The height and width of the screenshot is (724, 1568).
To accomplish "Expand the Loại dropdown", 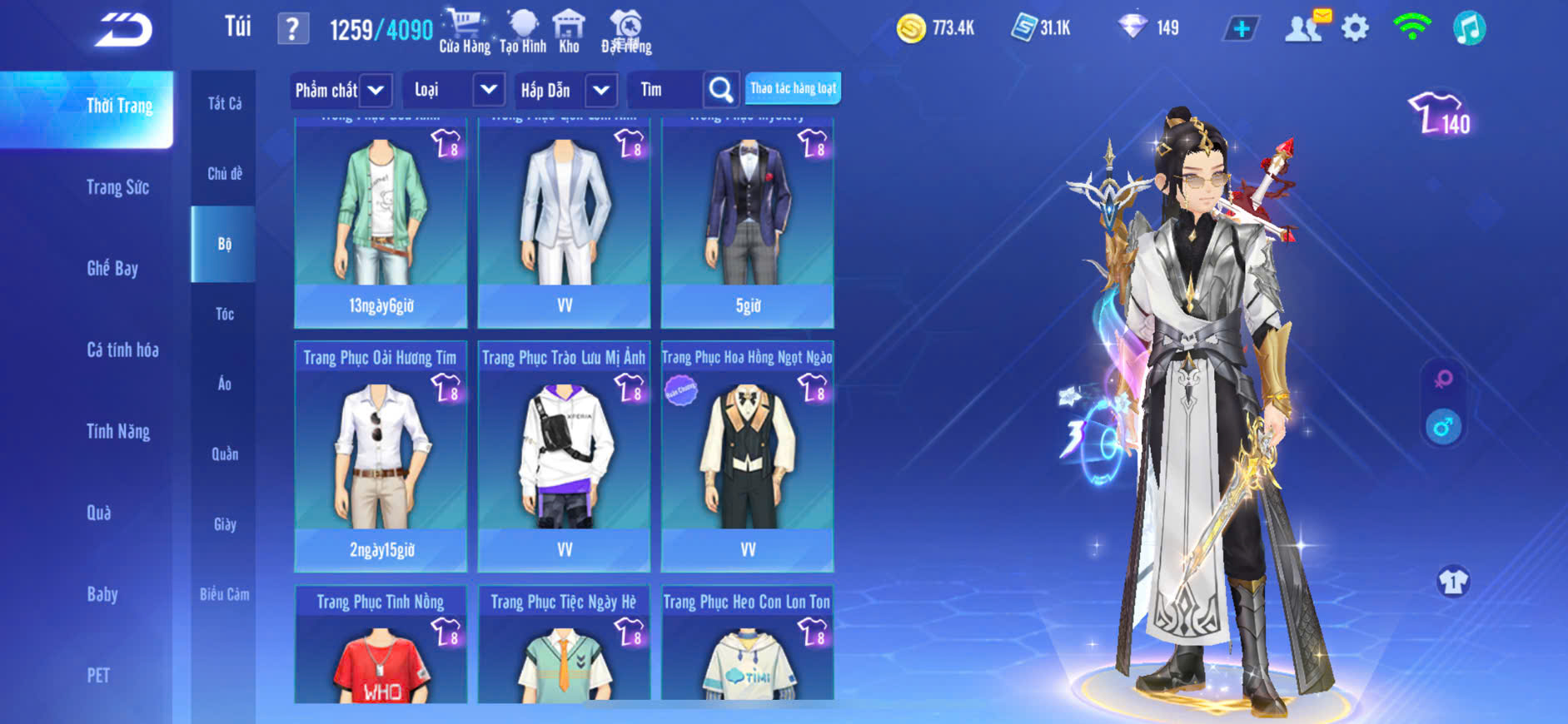I will (488, 90).
